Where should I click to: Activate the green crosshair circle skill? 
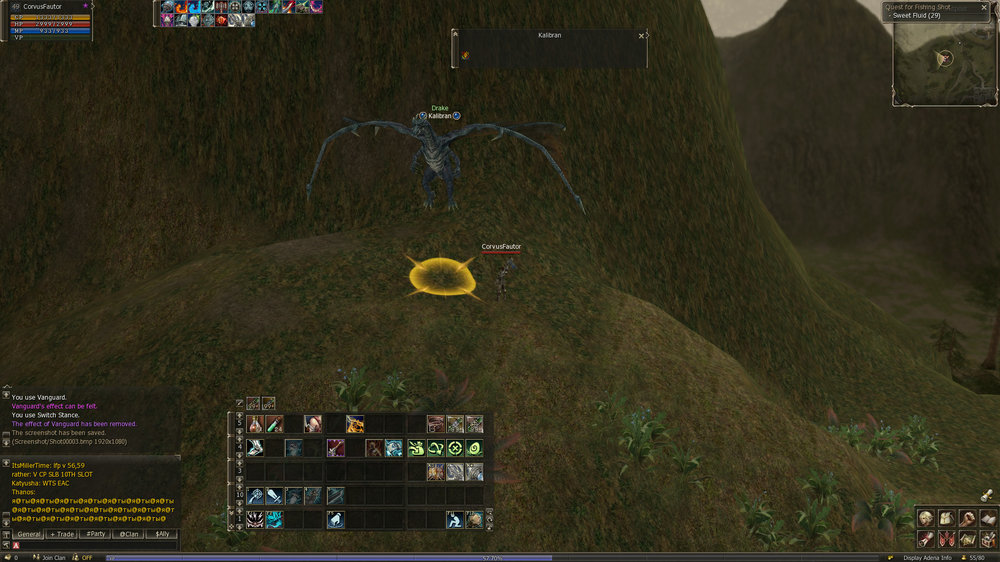(455, 448)
